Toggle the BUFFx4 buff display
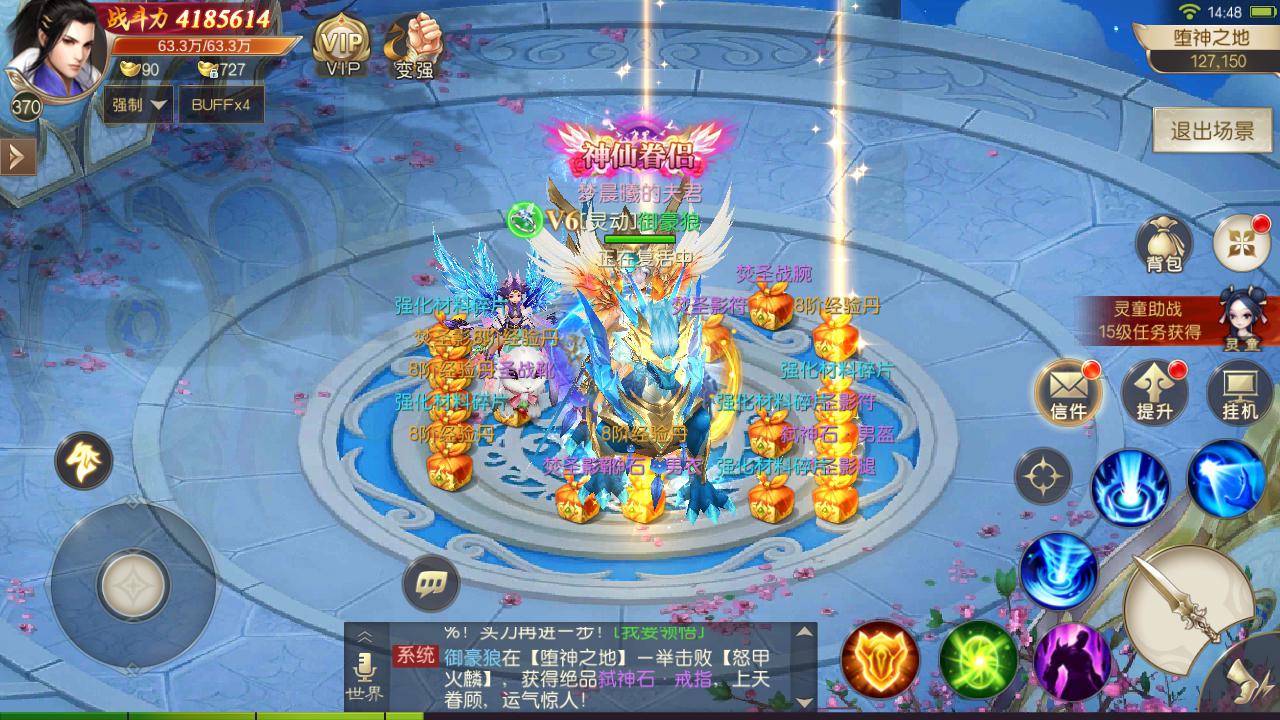 click(221, 104)
